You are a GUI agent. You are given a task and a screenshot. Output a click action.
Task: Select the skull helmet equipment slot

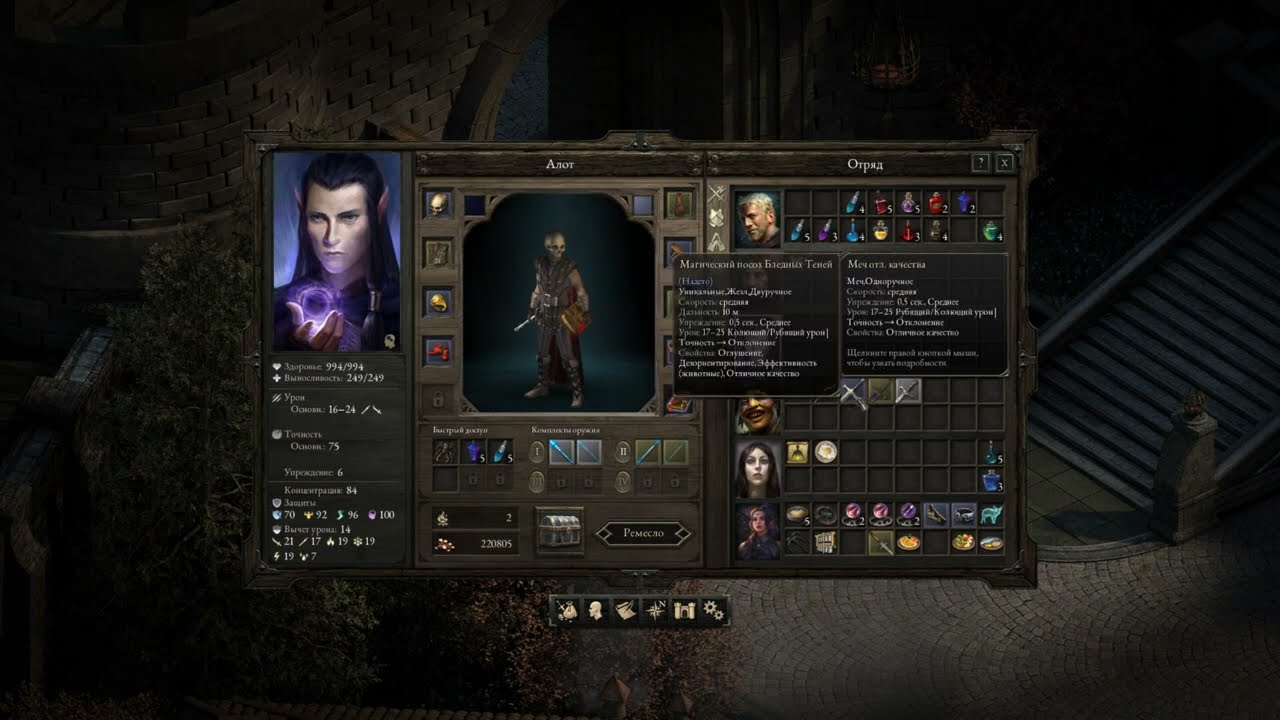tap(438, 205)
